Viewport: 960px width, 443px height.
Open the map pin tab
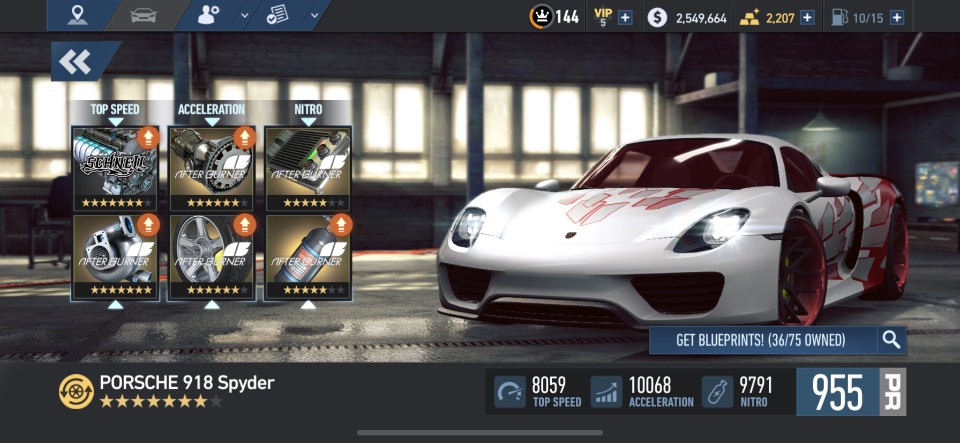click(79, 16)
